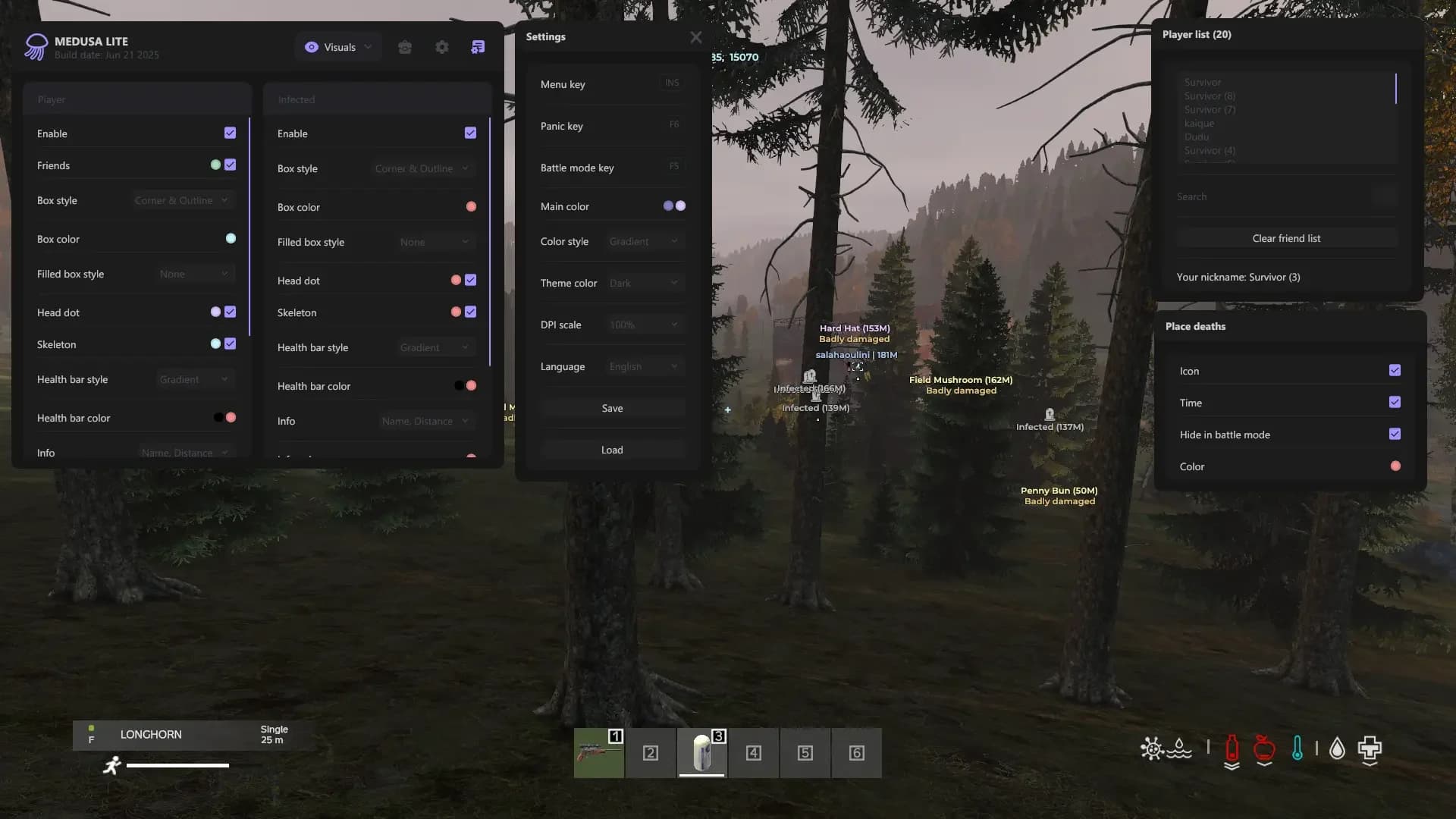This screenshot has height=819, width=1456.
Task: Open the Filled box style dropdown set to None
Action: coord(194,273)
